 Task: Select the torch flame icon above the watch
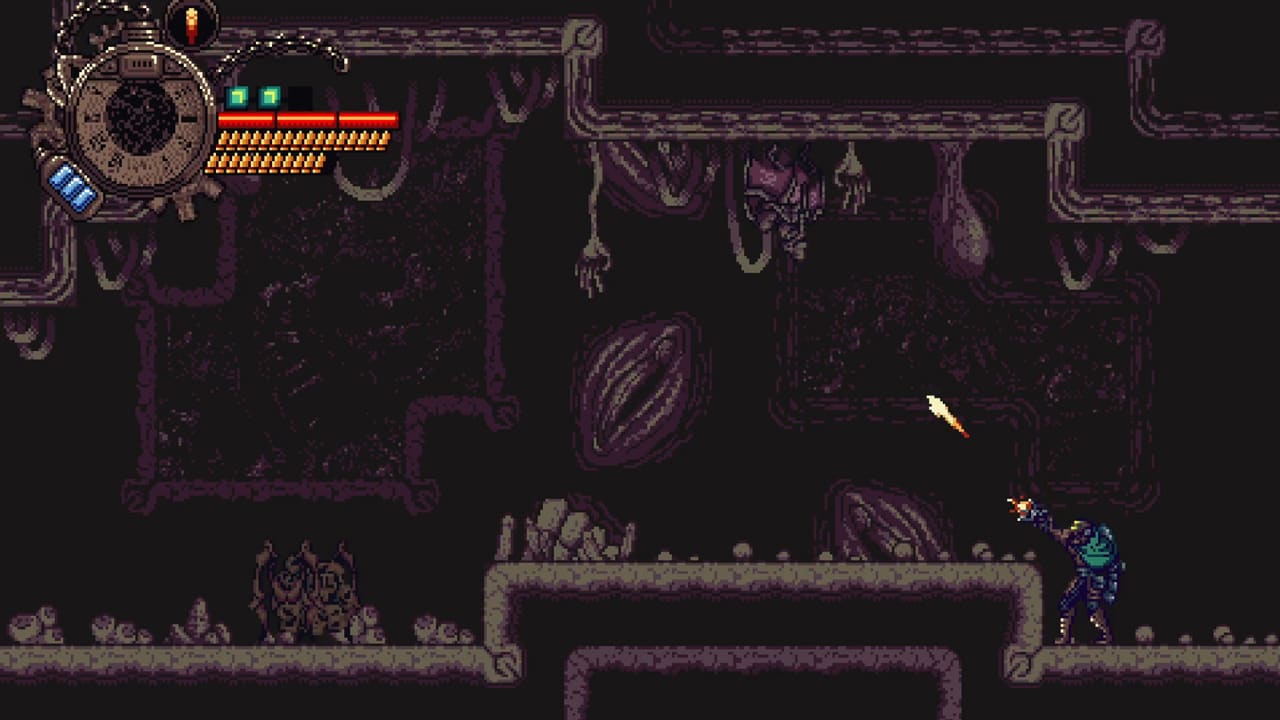point(190,25)
